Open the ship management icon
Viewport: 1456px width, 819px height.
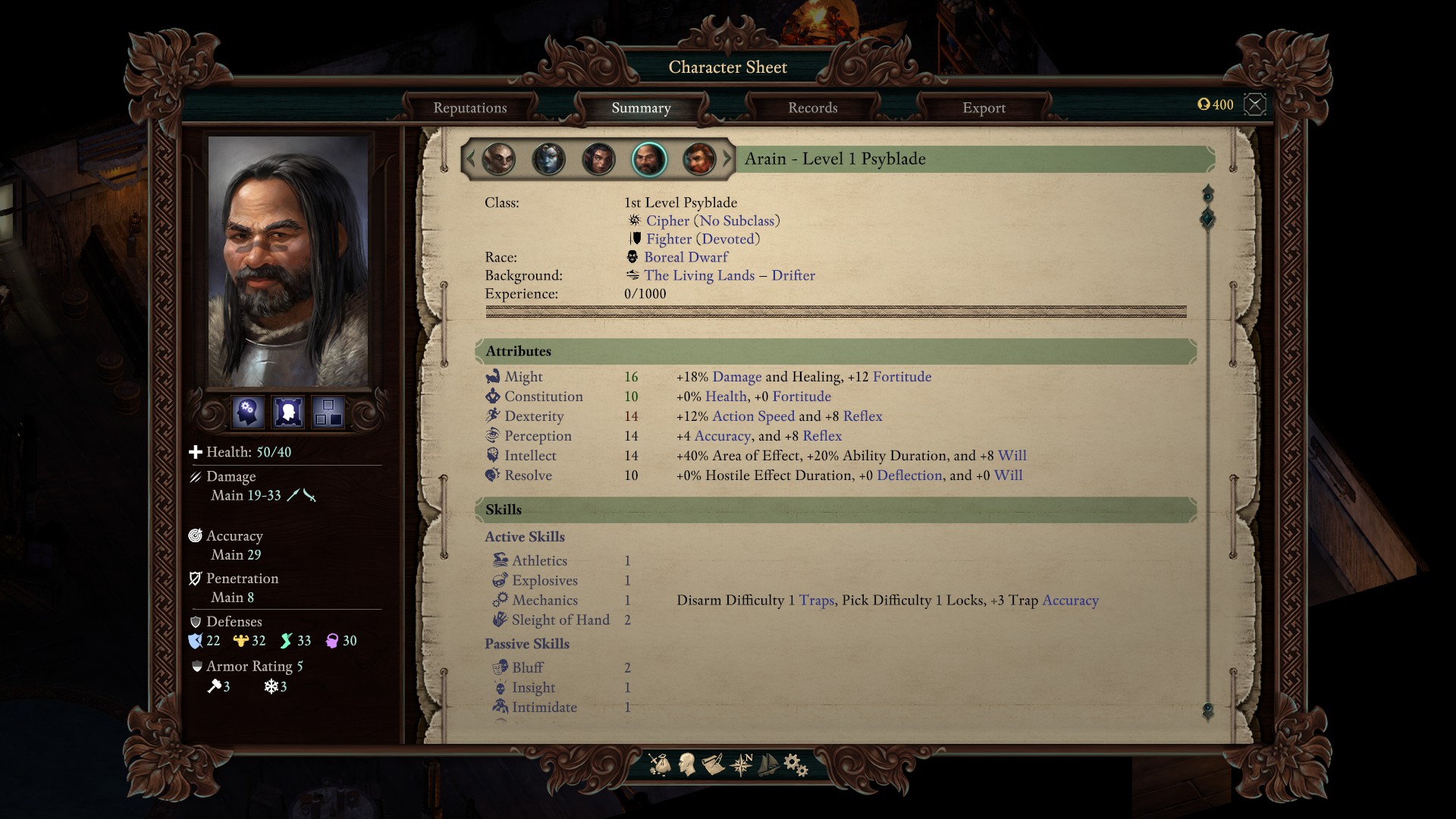click(768, 764)
